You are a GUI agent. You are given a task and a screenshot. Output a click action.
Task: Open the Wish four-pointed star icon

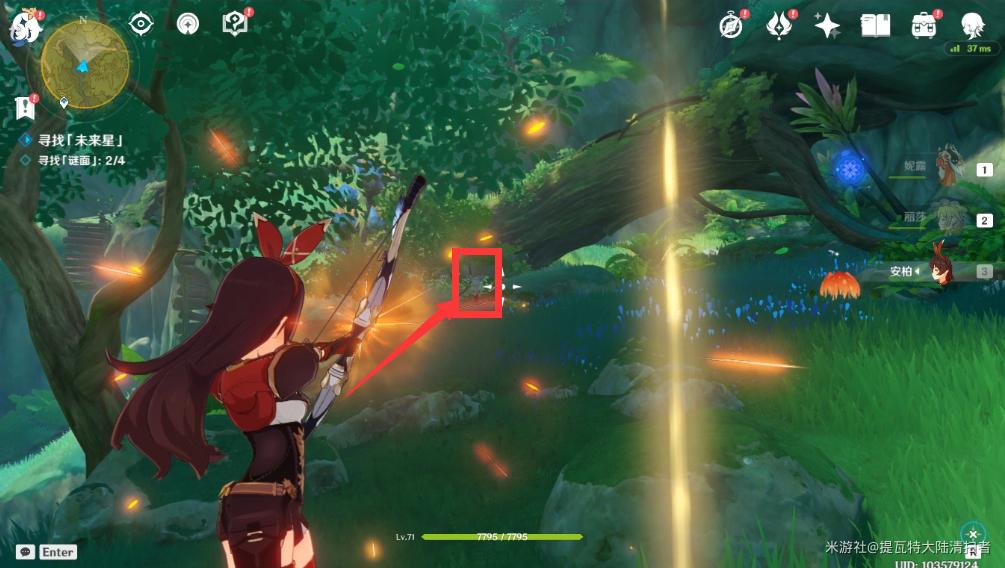[x=827, y=25]
